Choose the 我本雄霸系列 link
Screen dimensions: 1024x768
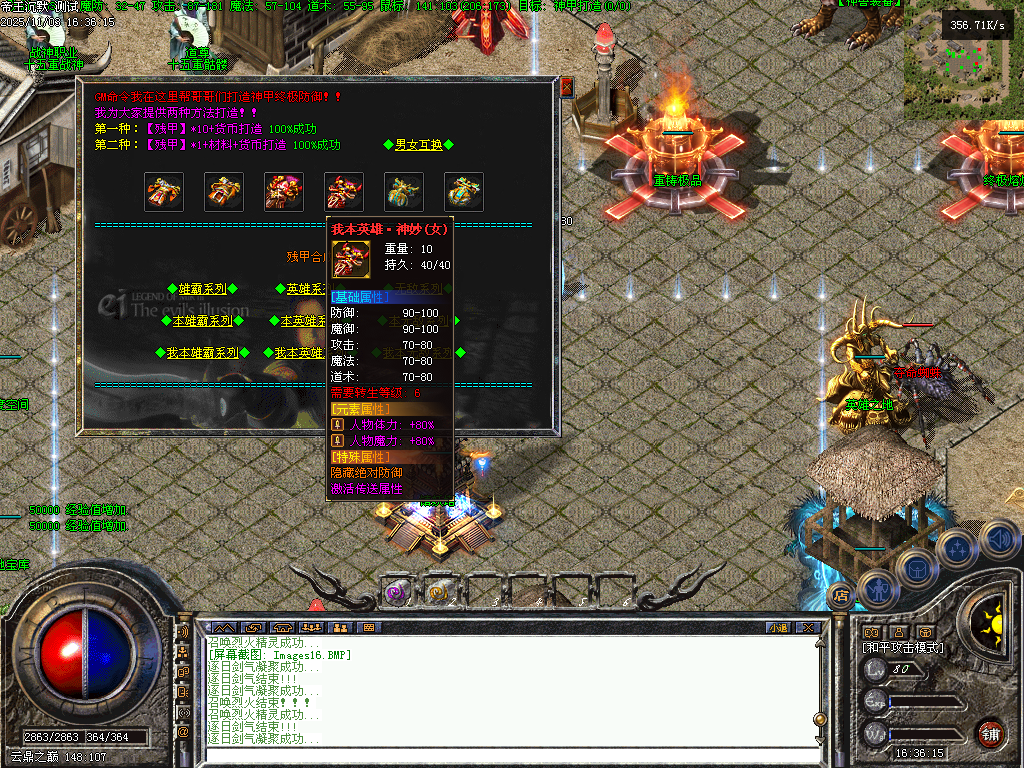pos(202,353)
